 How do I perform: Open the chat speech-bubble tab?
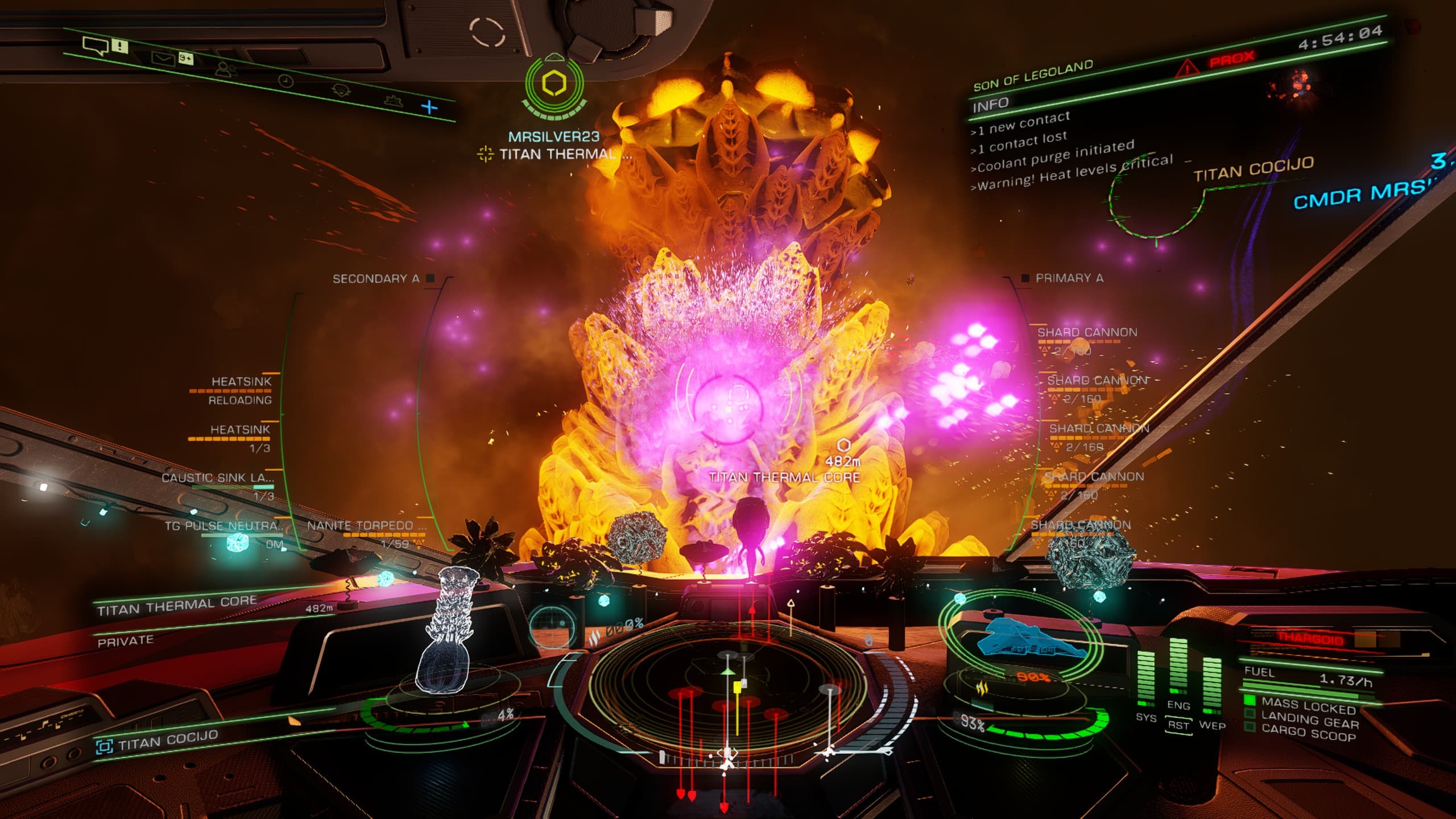pos(95,45)
